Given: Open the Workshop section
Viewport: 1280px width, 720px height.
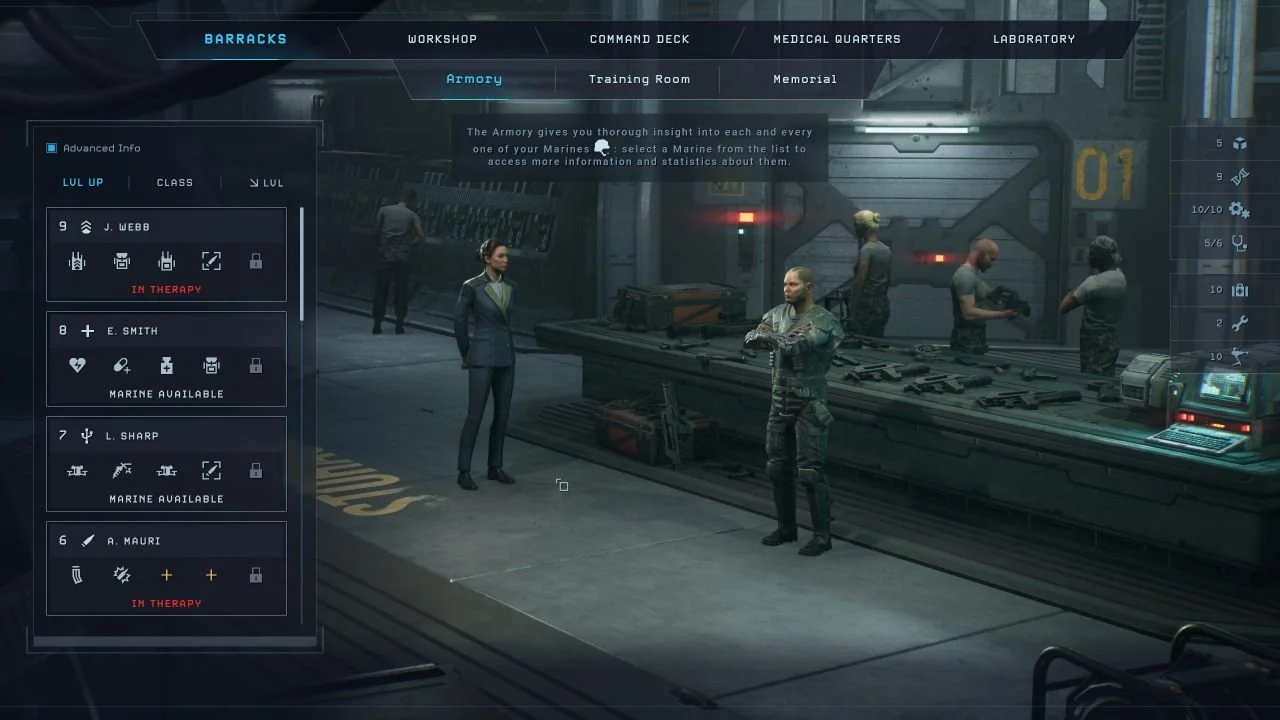Looking at the screenshot, I should point(442,39).
